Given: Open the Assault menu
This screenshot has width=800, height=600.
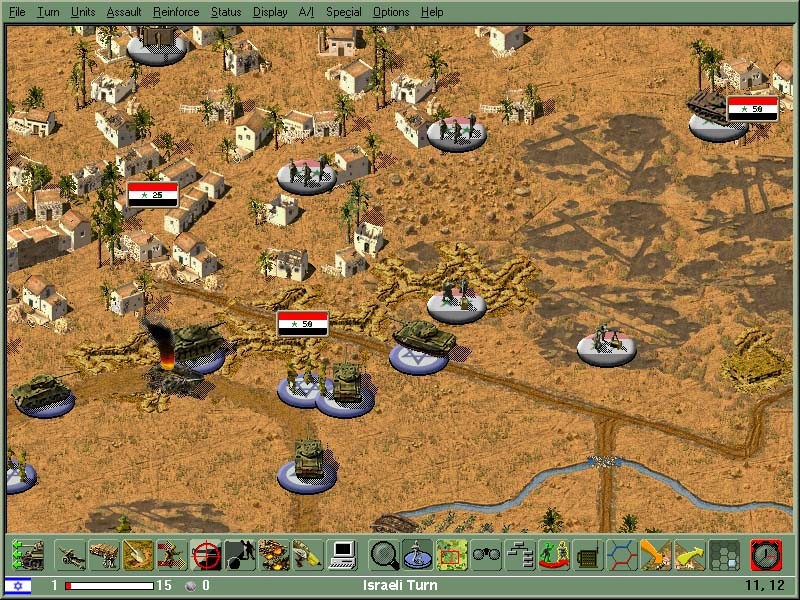Looking at the screenshot, I should point(124,12).
